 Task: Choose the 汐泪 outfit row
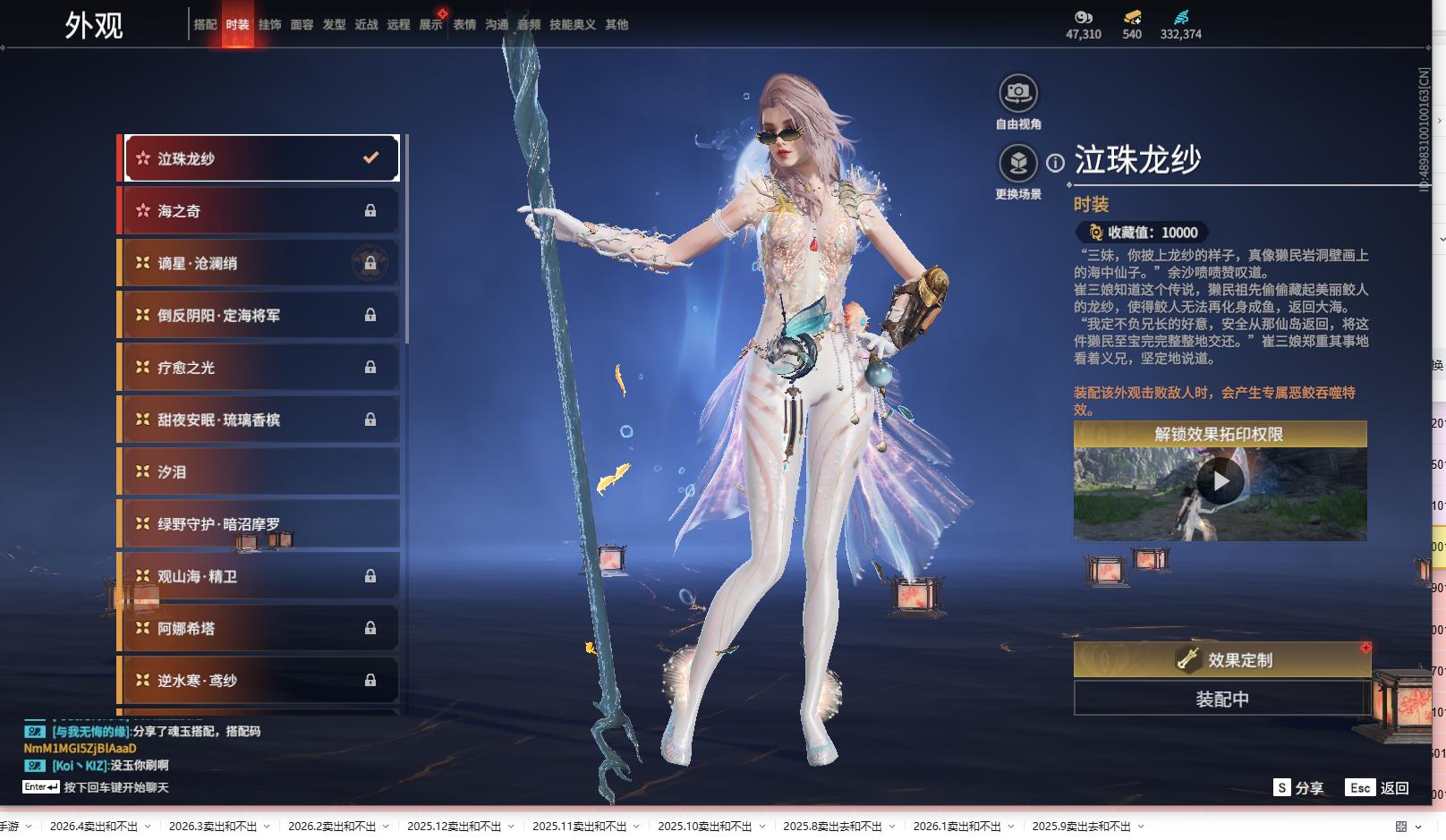pyautogui.click(x=259, y=471)
